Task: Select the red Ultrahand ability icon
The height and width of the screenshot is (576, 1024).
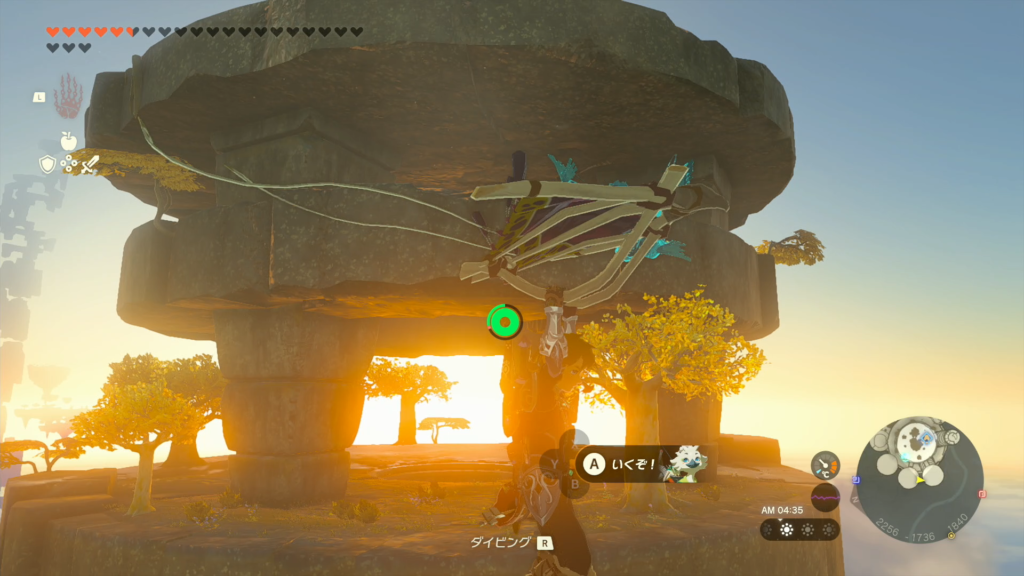Action: (68, 95)
